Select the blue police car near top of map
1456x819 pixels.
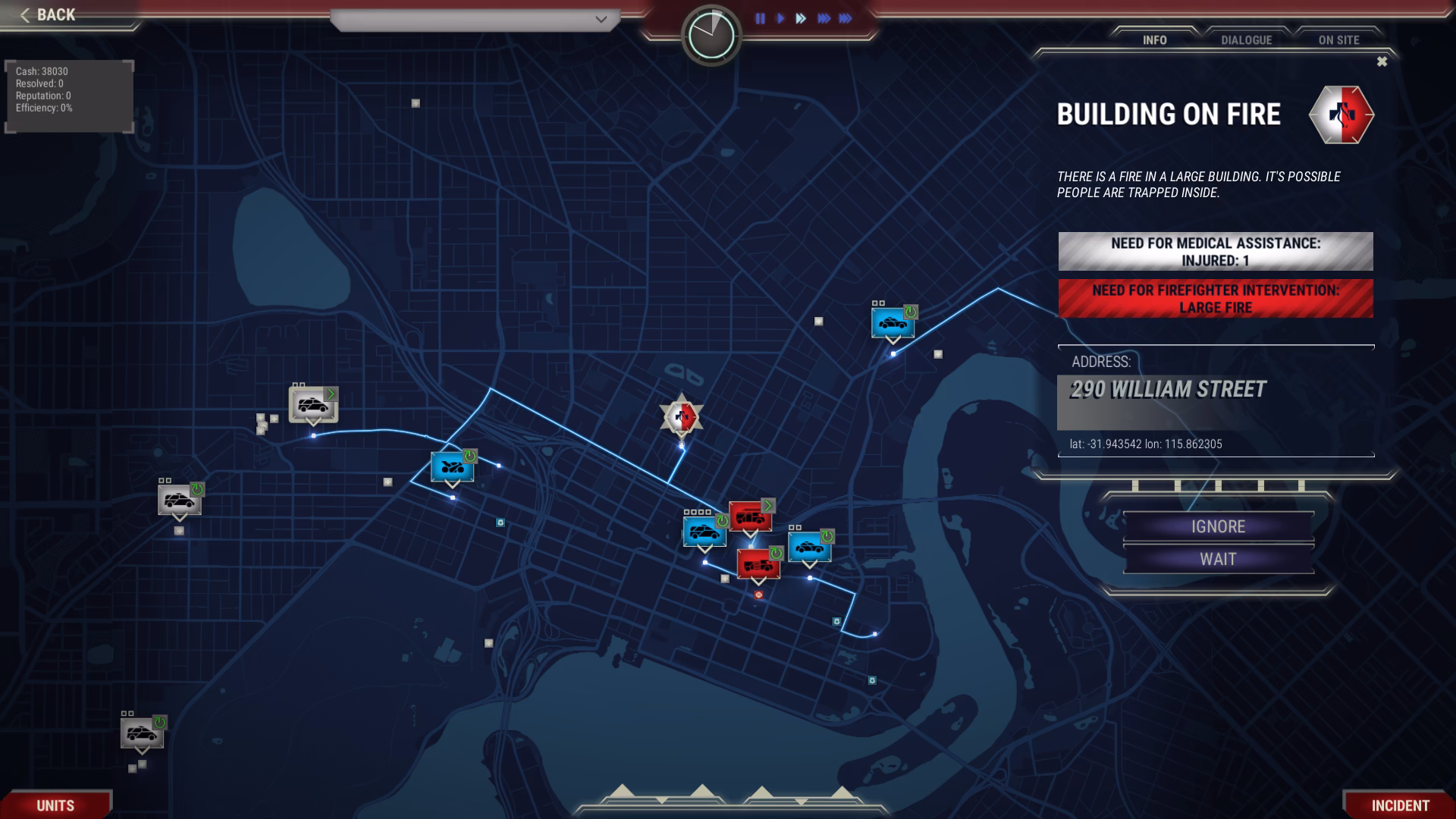(891, 324)
